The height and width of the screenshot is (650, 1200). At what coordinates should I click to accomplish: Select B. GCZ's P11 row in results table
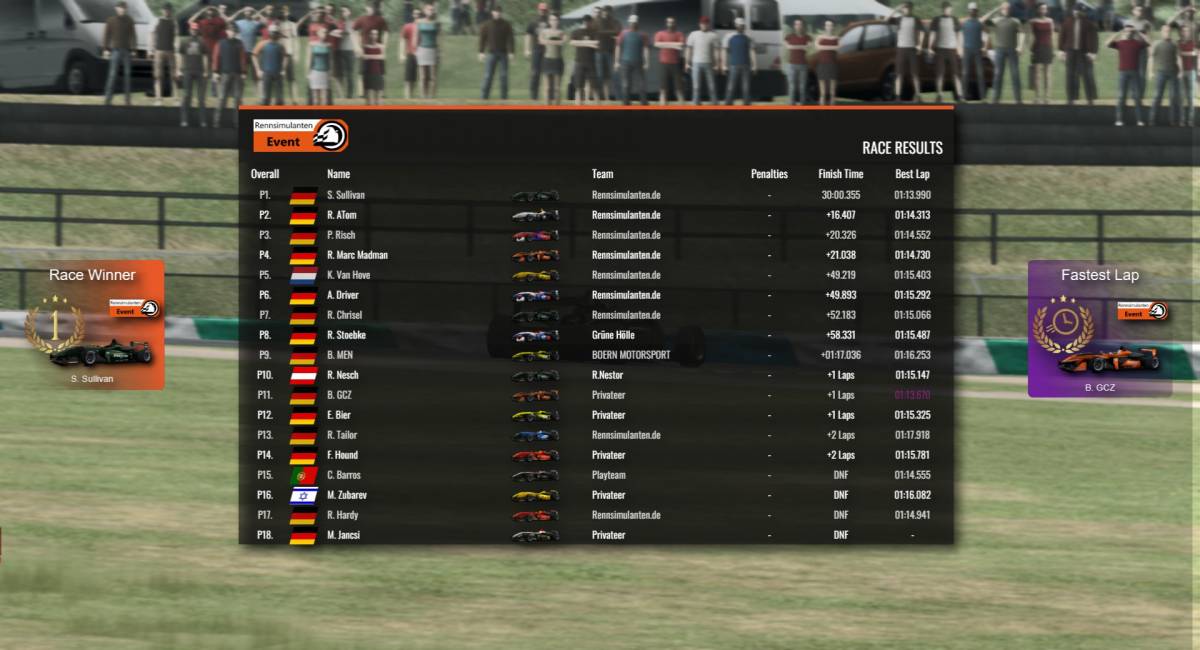595,395
